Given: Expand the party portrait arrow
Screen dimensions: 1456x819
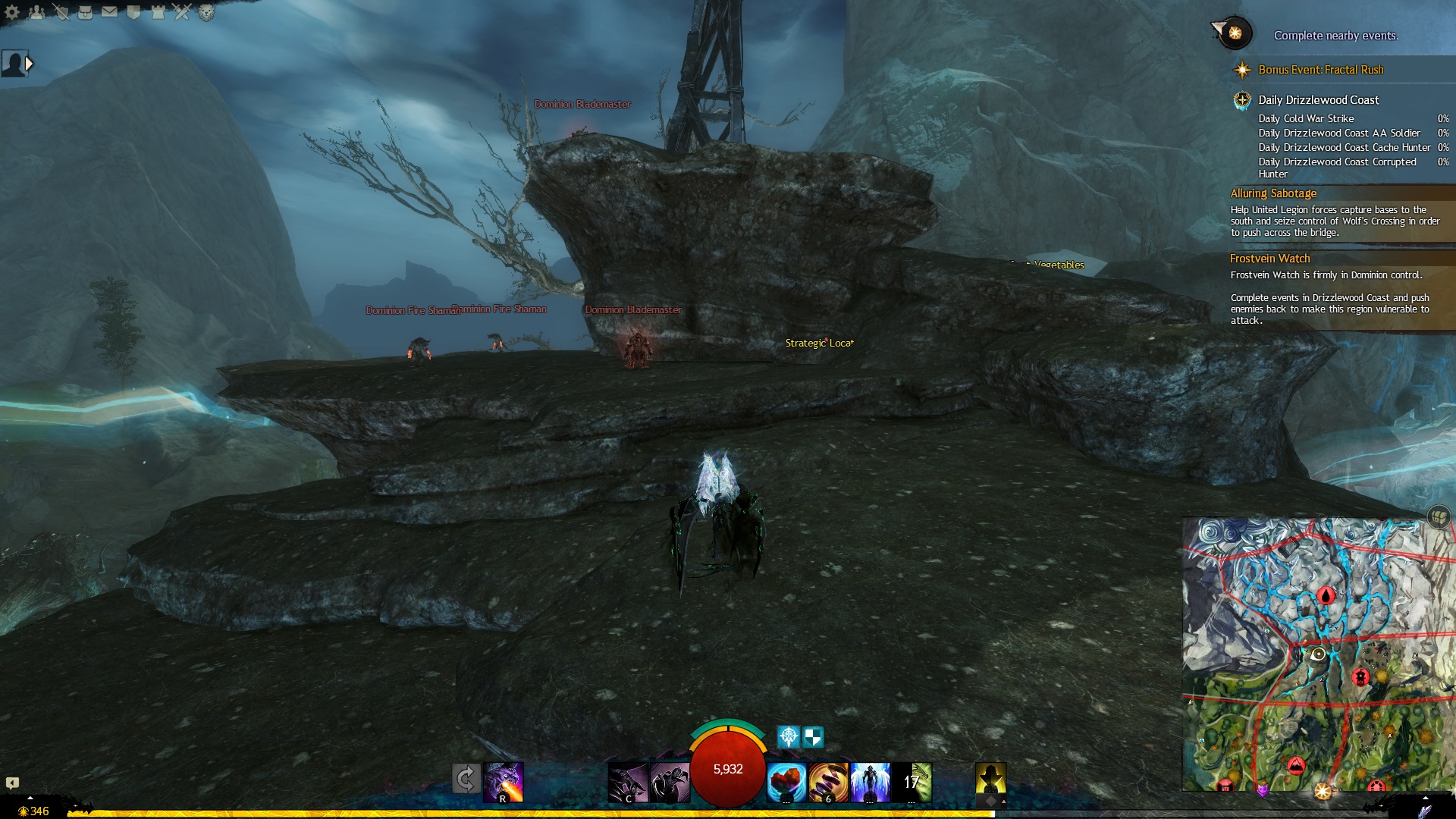Looking at the screenshot, I should point(29,64).
